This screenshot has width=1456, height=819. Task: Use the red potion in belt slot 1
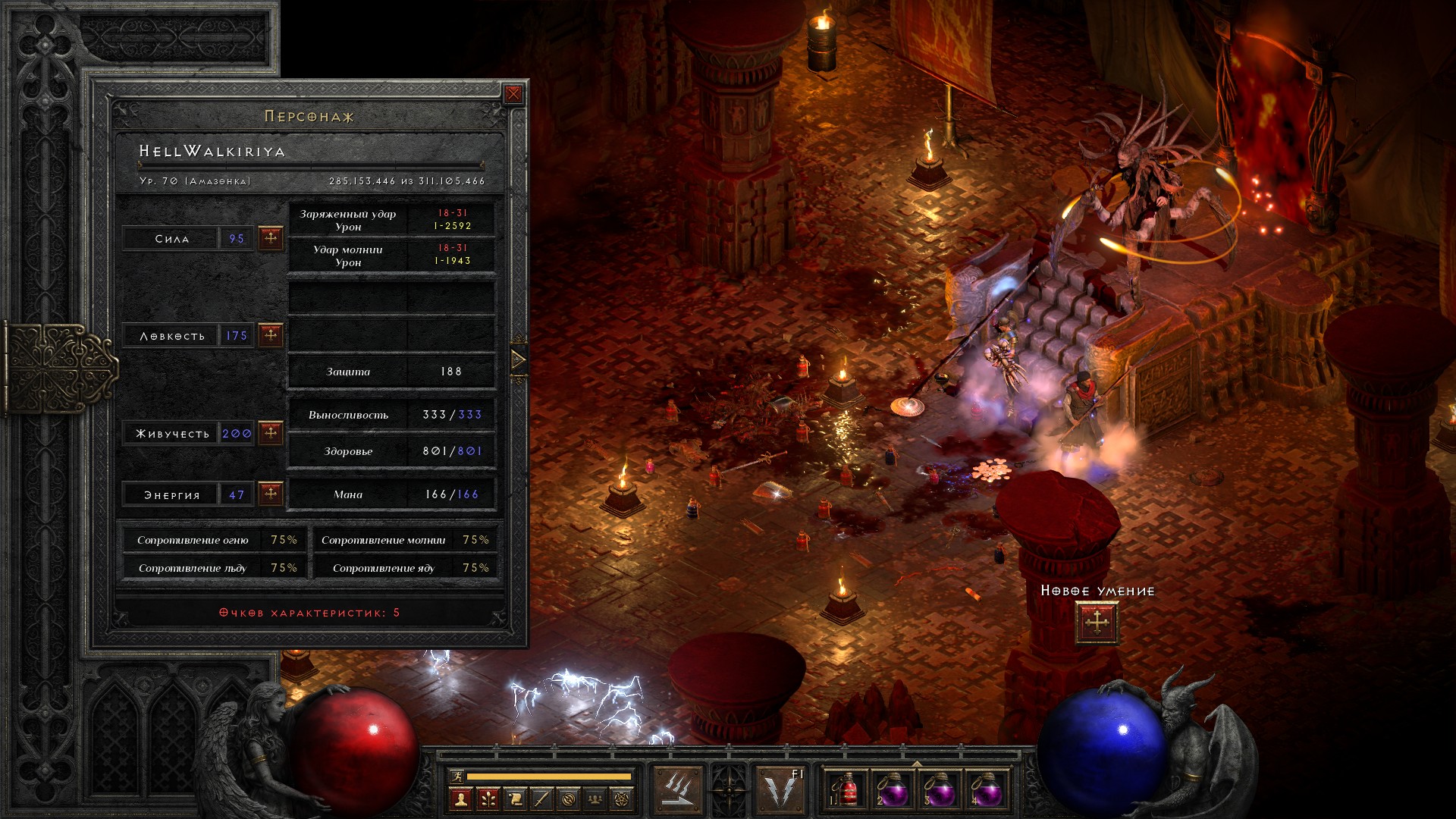(x=847, y=791)
